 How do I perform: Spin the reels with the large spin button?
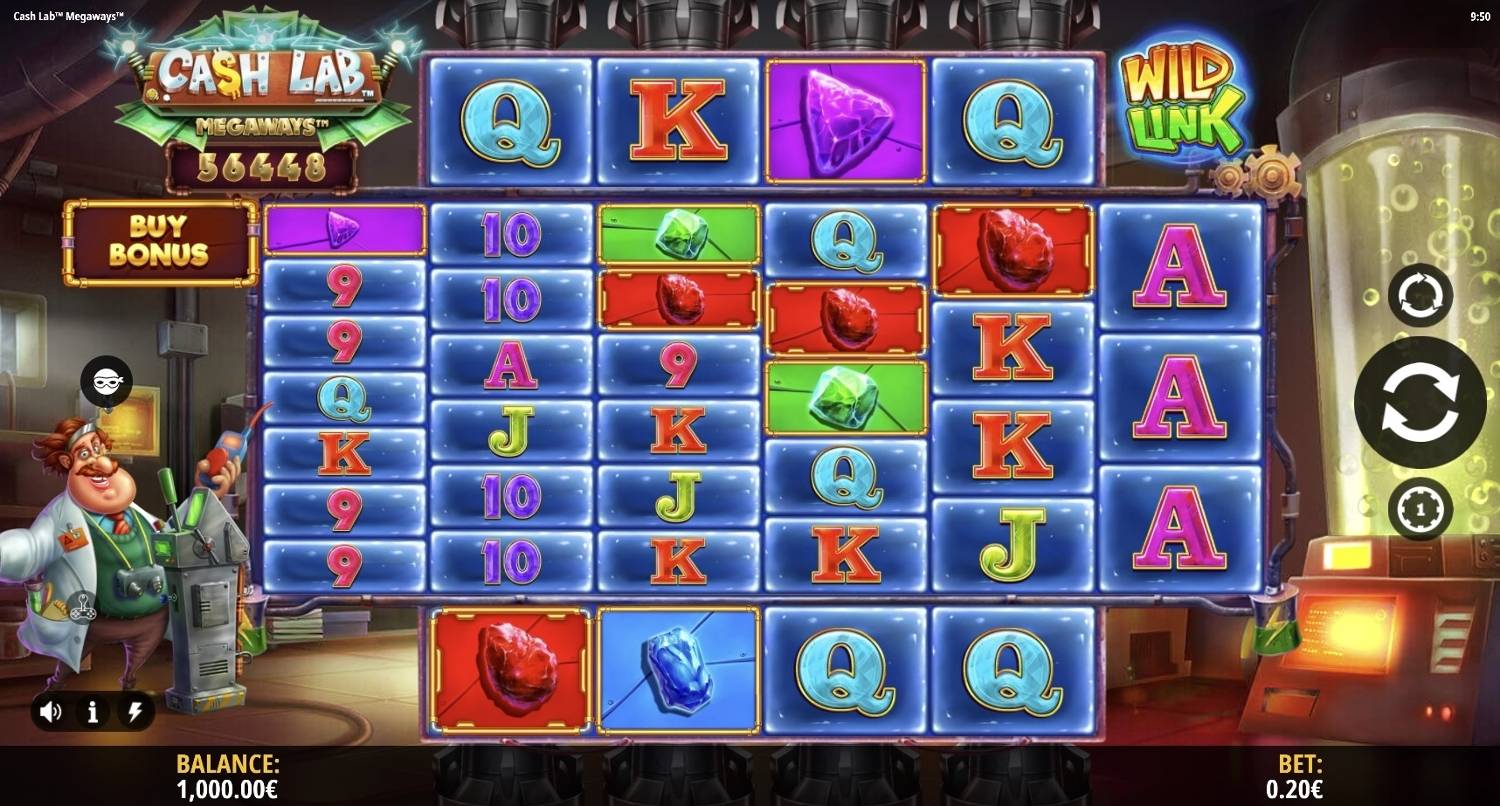[x=1419, y=402]
